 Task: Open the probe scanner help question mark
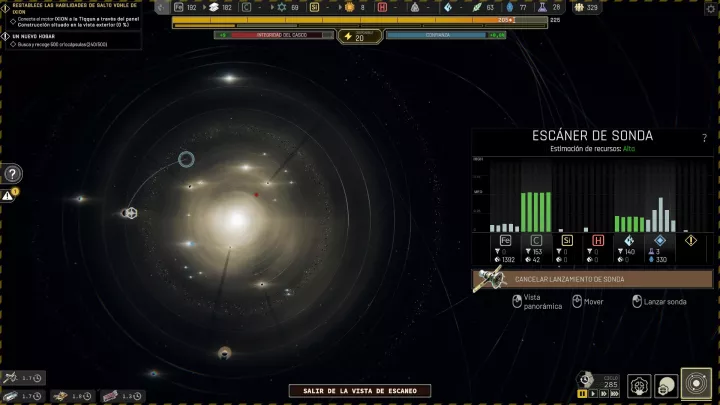tap(704, 137)
